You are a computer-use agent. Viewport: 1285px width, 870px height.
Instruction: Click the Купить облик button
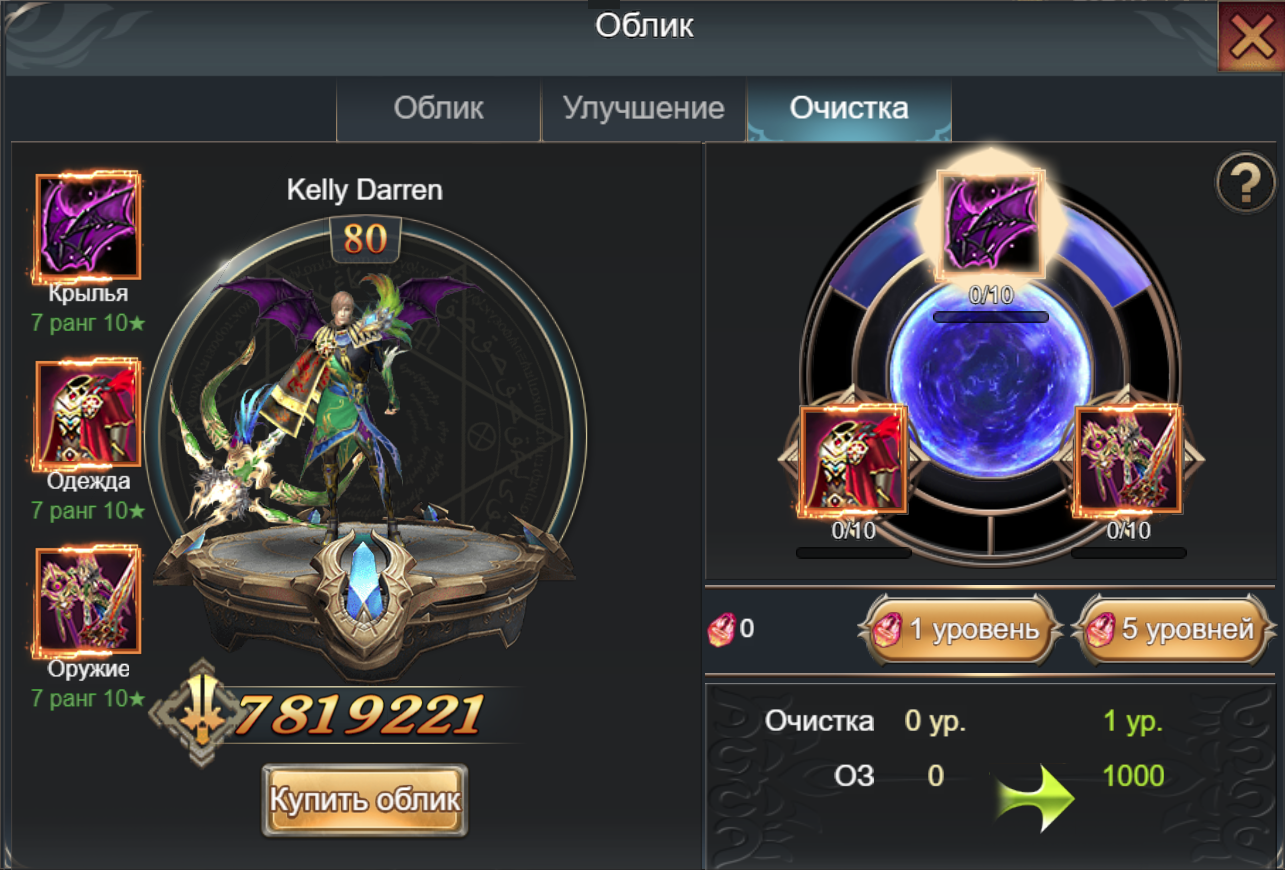365,800
